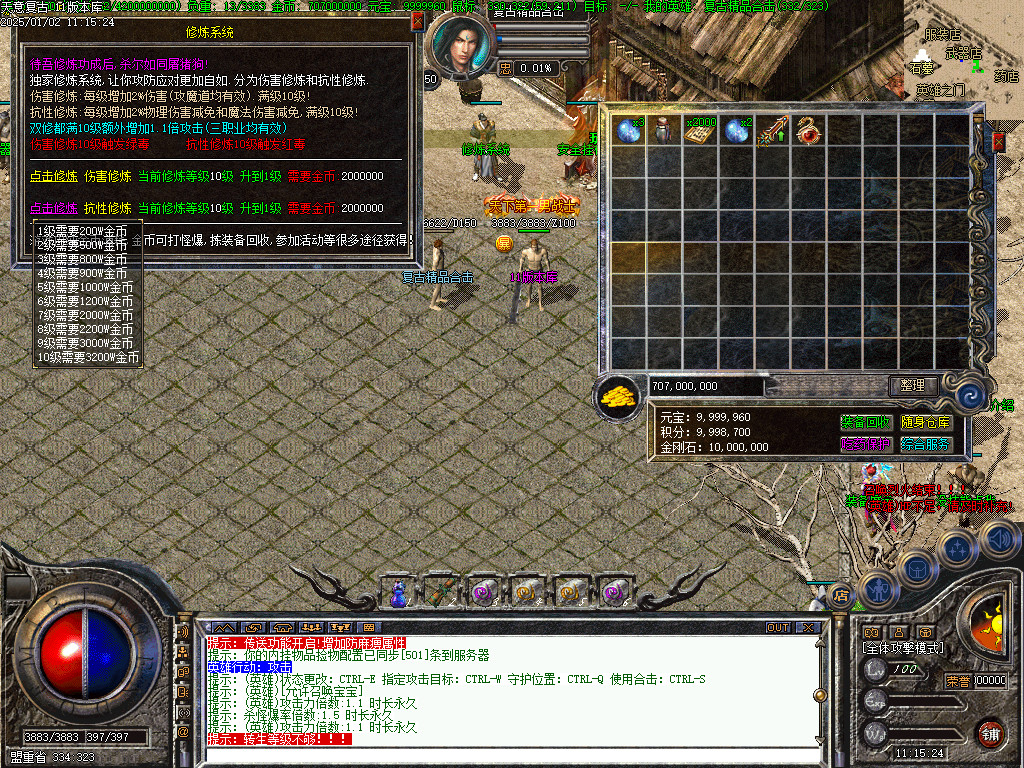The width and height of the screenshot is (1024, 768).
Task: Sort the bag with 整理 button
Action: [x=913, y=385]
